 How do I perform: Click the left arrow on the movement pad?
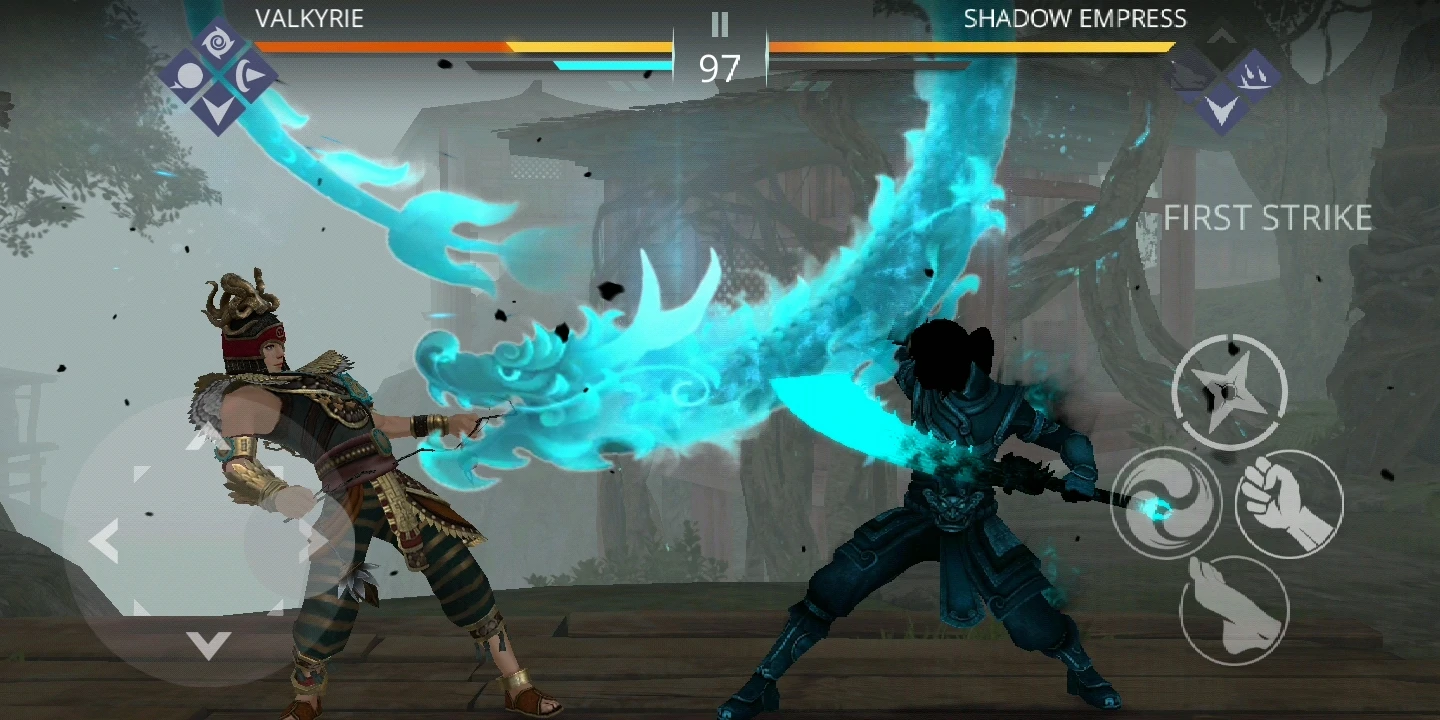tap(103, 541)
